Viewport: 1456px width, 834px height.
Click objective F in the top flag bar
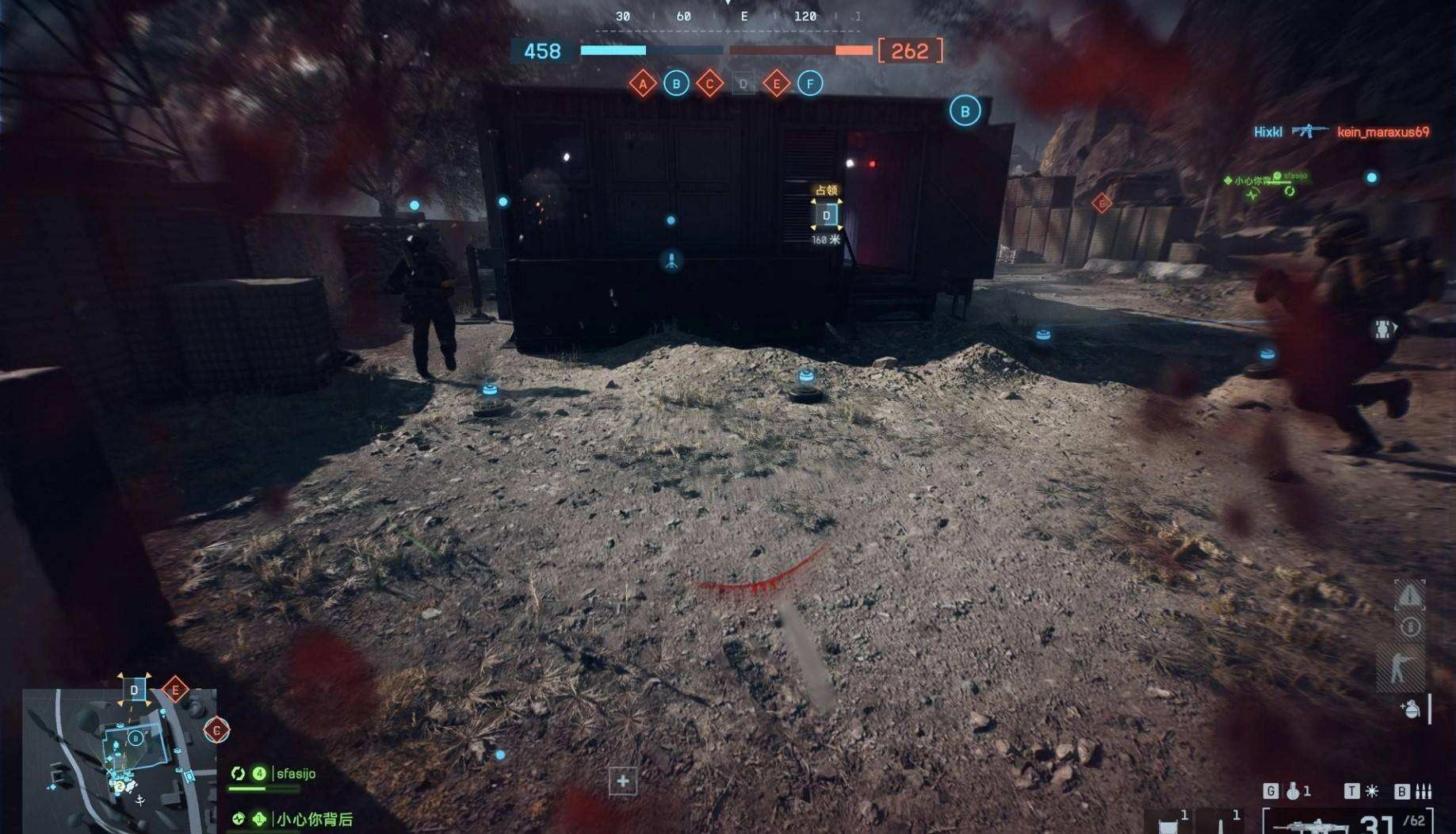click(809, 83)
